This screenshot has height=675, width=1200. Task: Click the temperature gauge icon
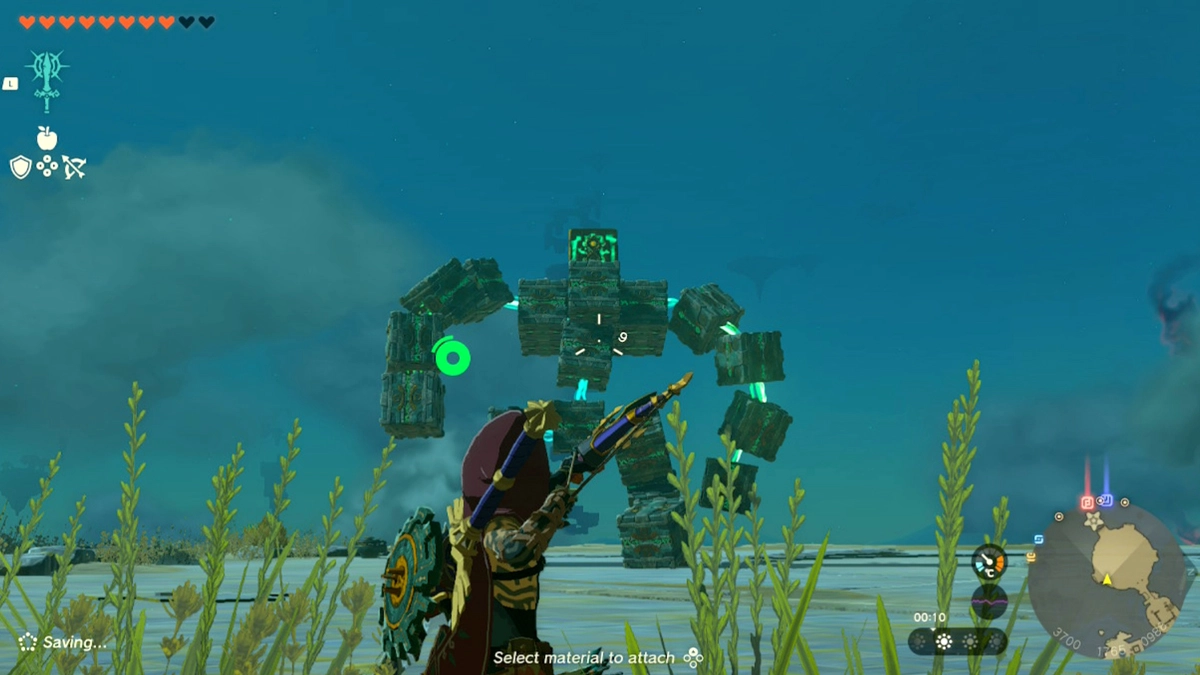988,562
